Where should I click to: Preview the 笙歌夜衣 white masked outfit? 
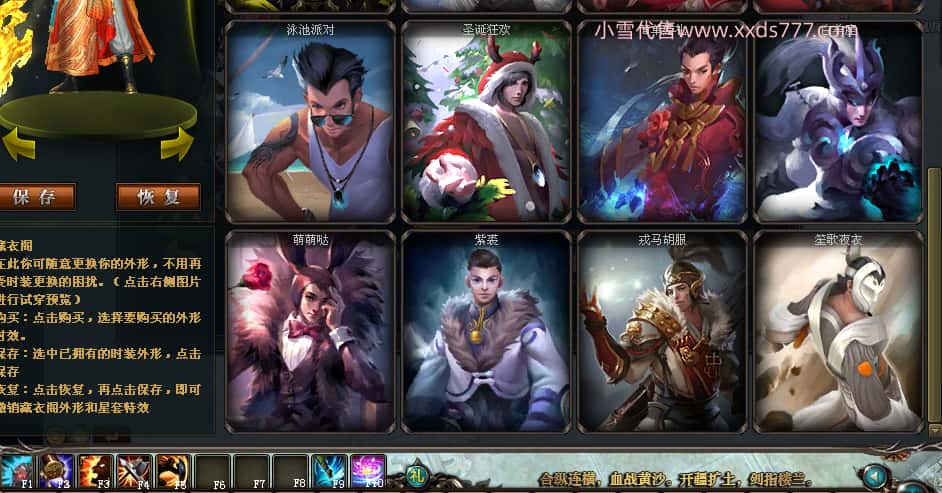[838, 332]
